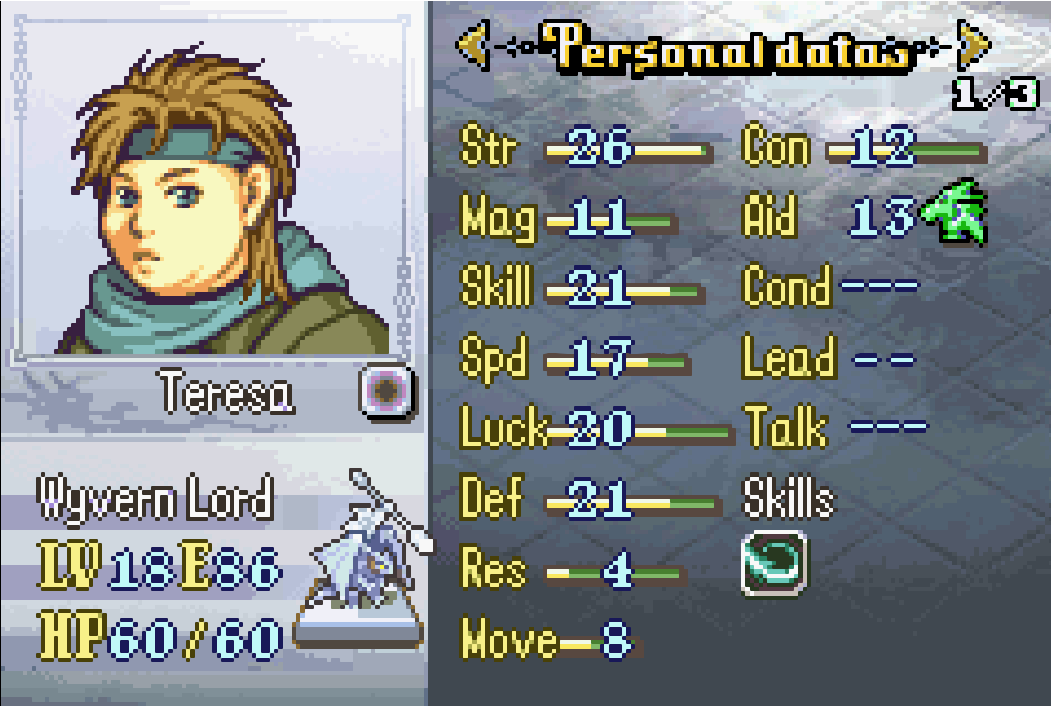The image size is (1051, 706).
Task: Inspect the affinity icon next to Teresa's name
Action: pyautogui.click(x=386, y=392)
